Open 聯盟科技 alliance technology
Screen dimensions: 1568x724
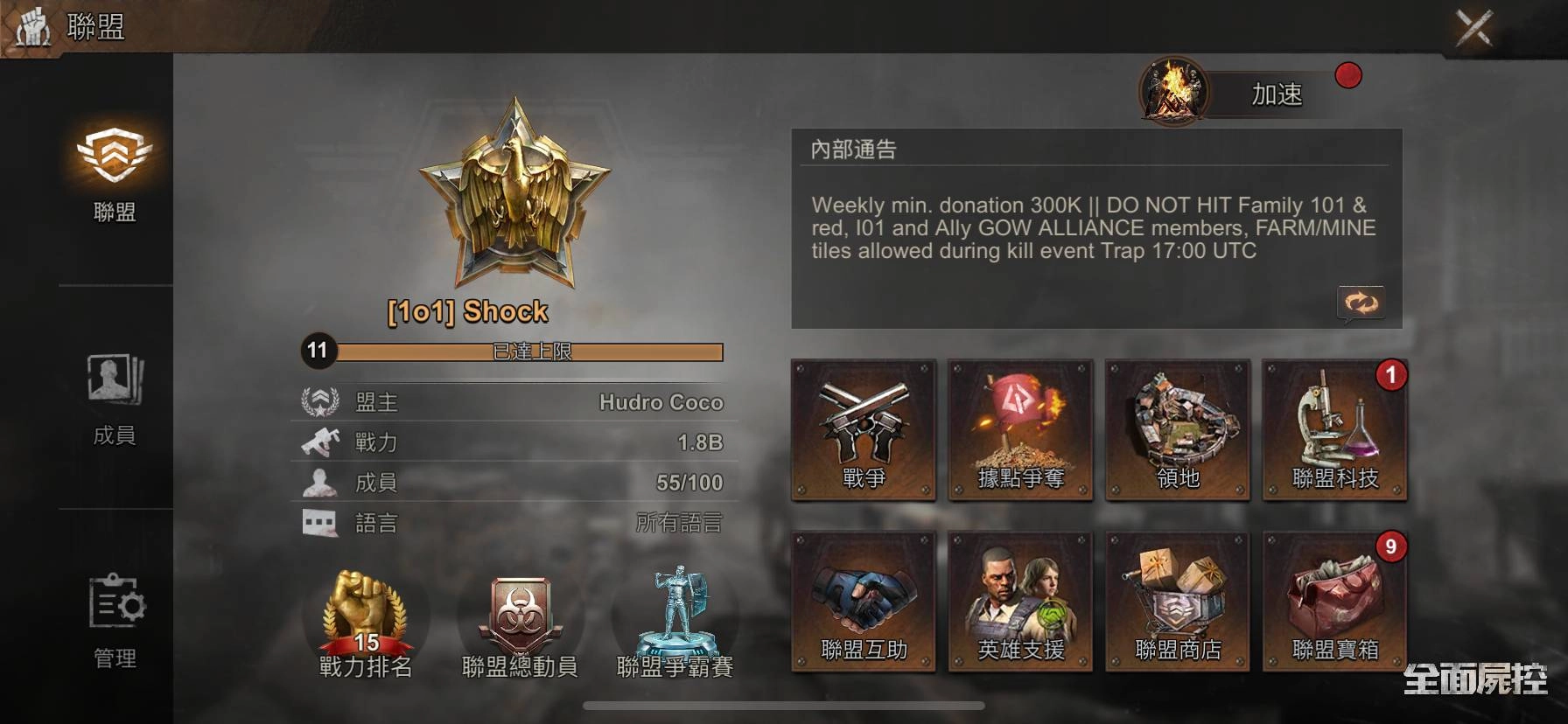(x=1334, y=430)
